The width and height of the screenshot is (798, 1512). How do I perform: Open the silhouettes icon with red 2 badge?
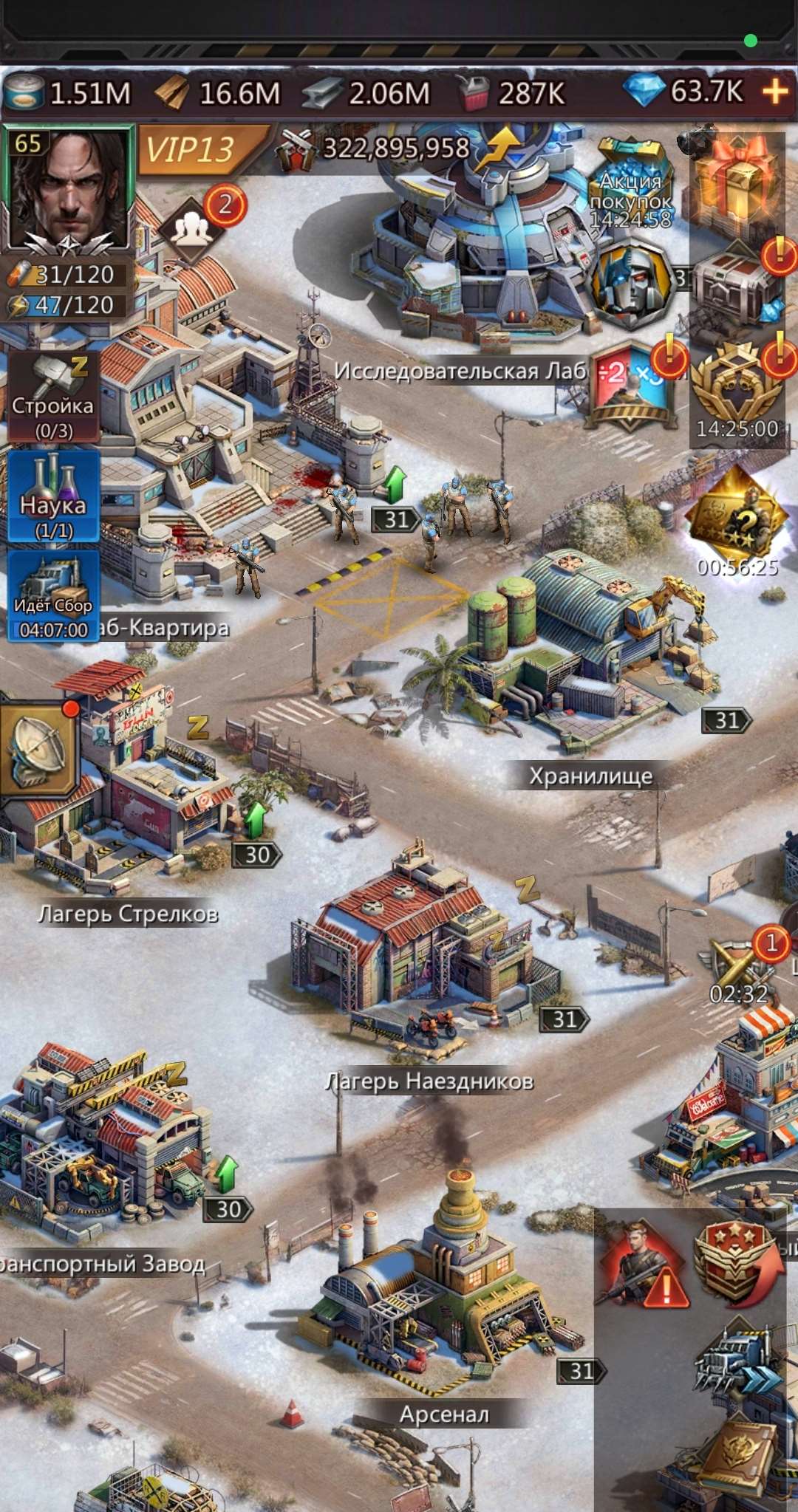coord(192,229)
